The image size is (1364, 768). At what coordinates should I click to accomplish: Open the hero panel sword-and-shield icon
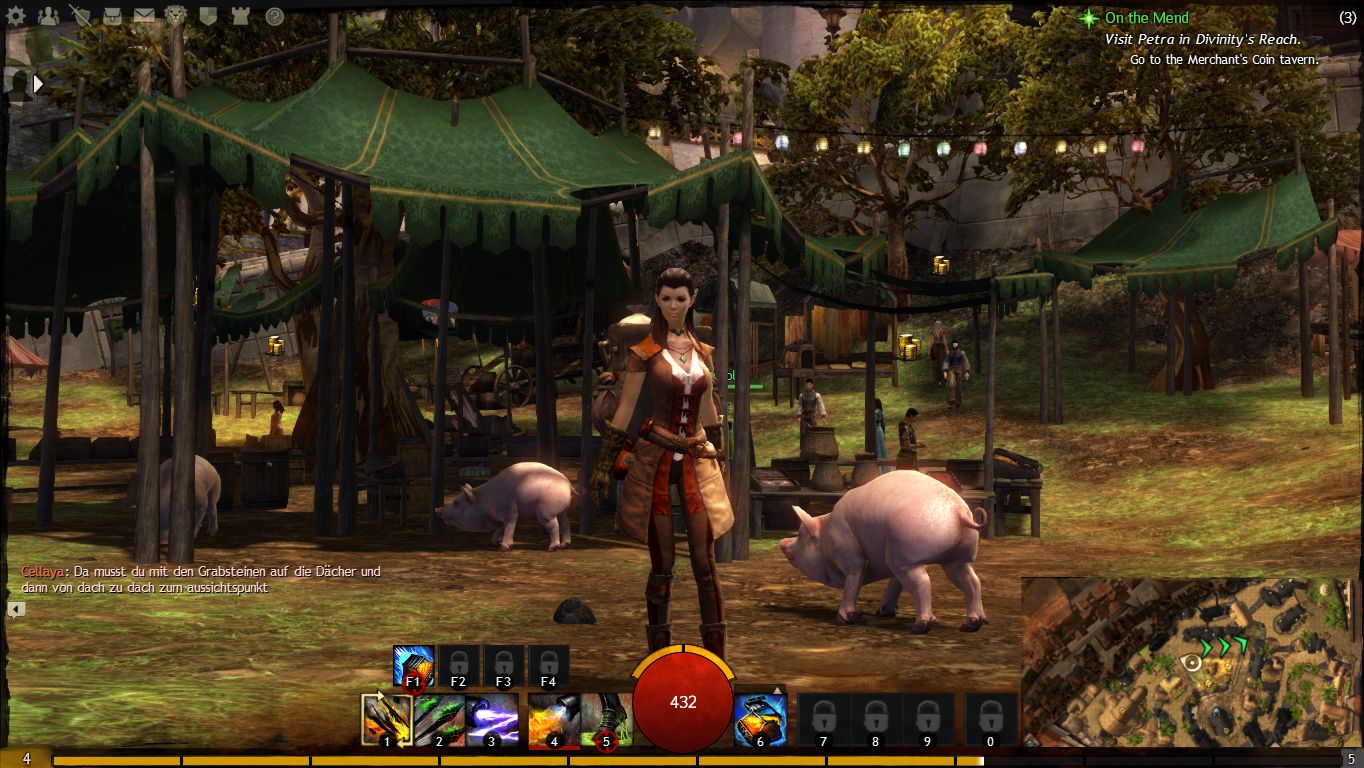[x=79, y=16]
